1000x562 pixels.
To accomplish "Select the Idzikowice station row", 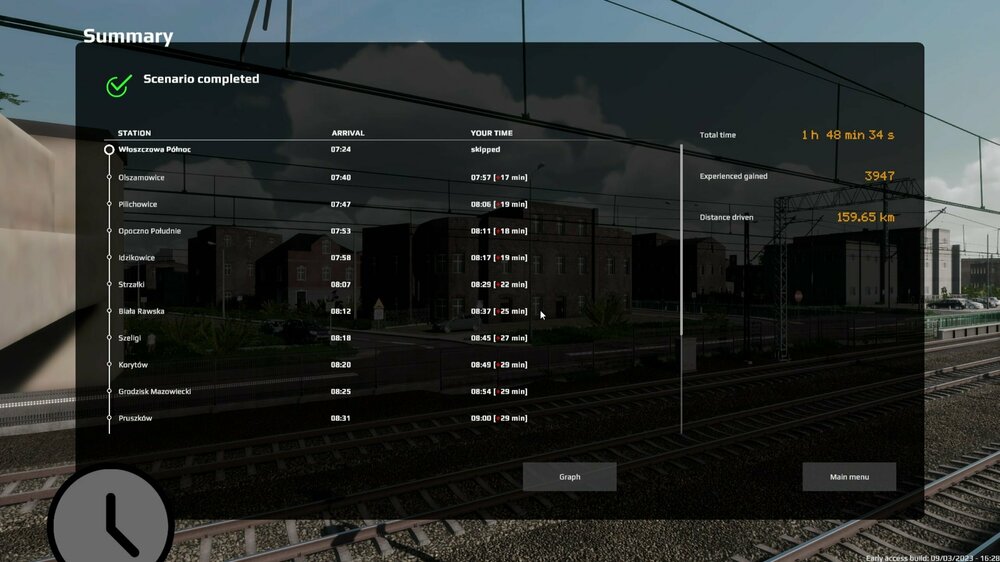I will [136, 258].
